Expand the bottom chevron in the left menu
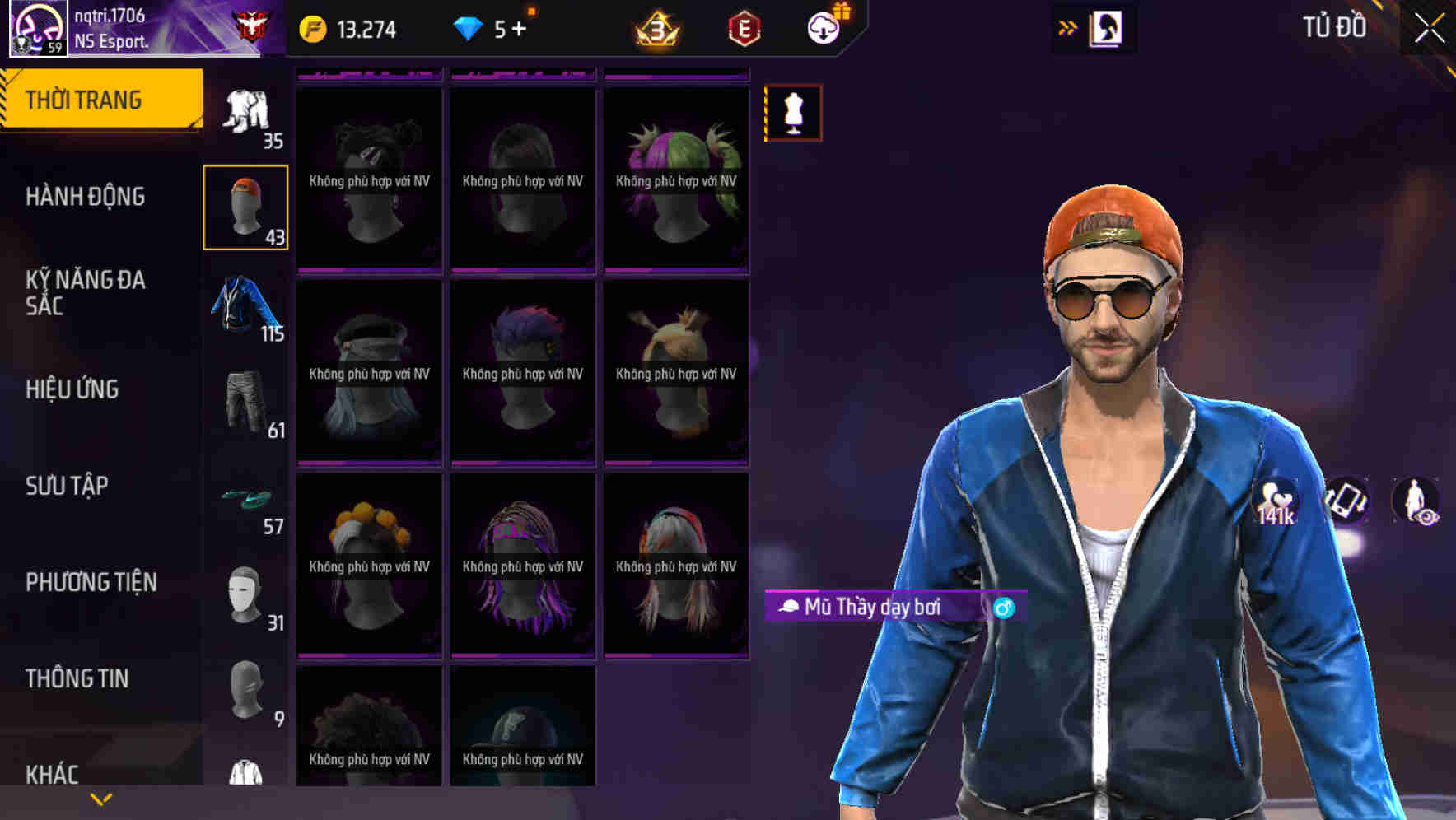 (100, 798)
